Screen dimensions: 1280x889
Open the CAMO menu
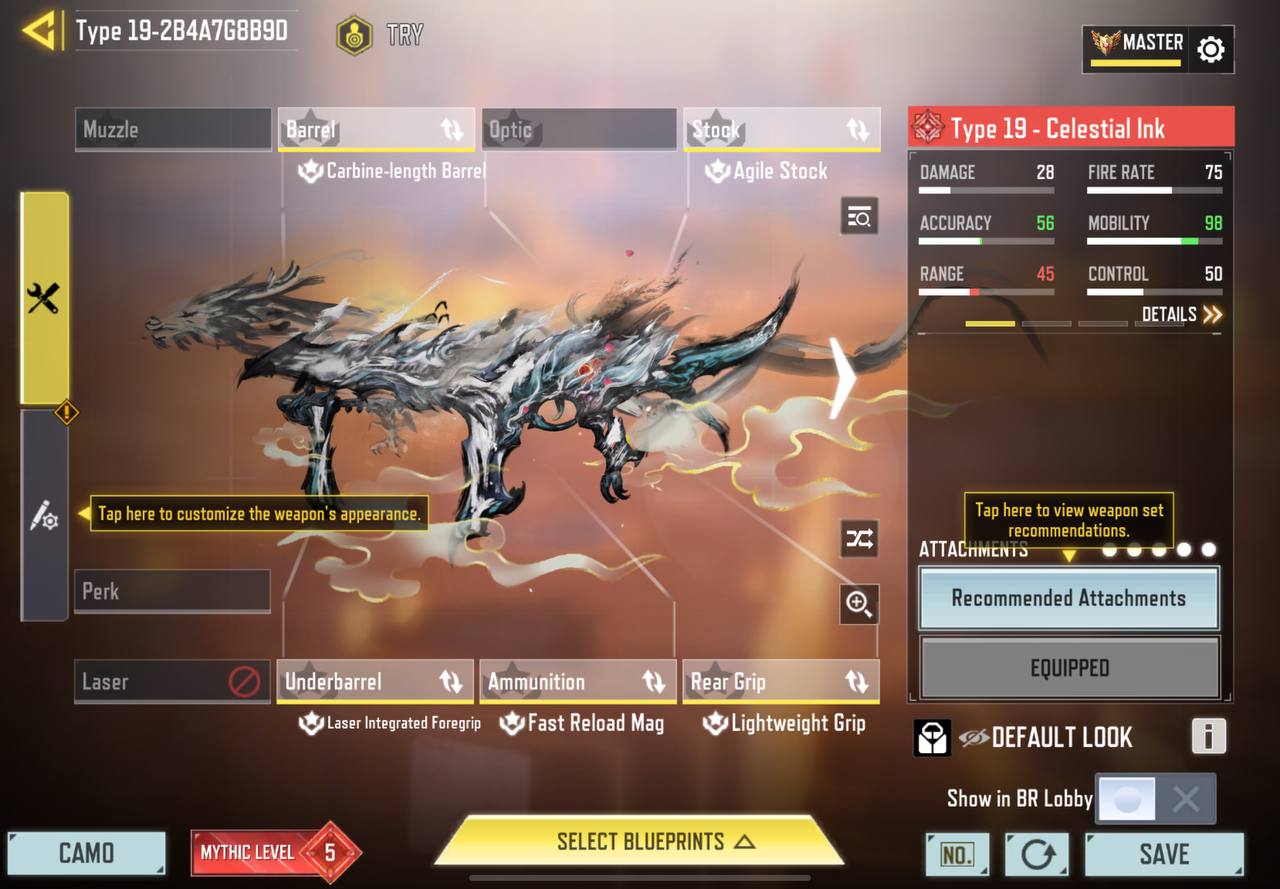coord(86,853)
